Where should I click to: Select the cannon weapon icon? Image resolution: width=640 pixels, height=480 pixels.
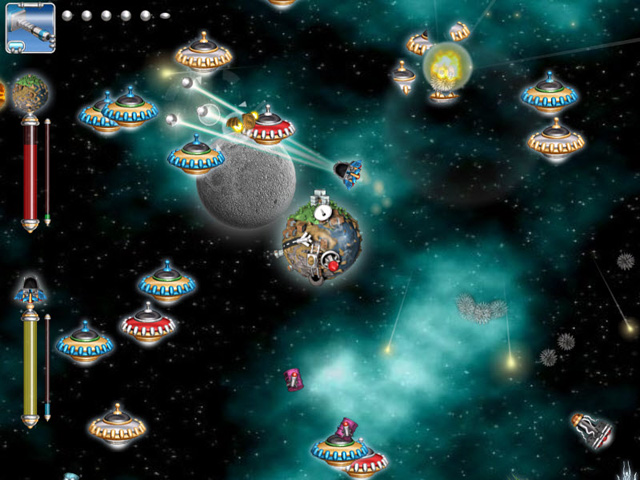(x=30, y=27)
